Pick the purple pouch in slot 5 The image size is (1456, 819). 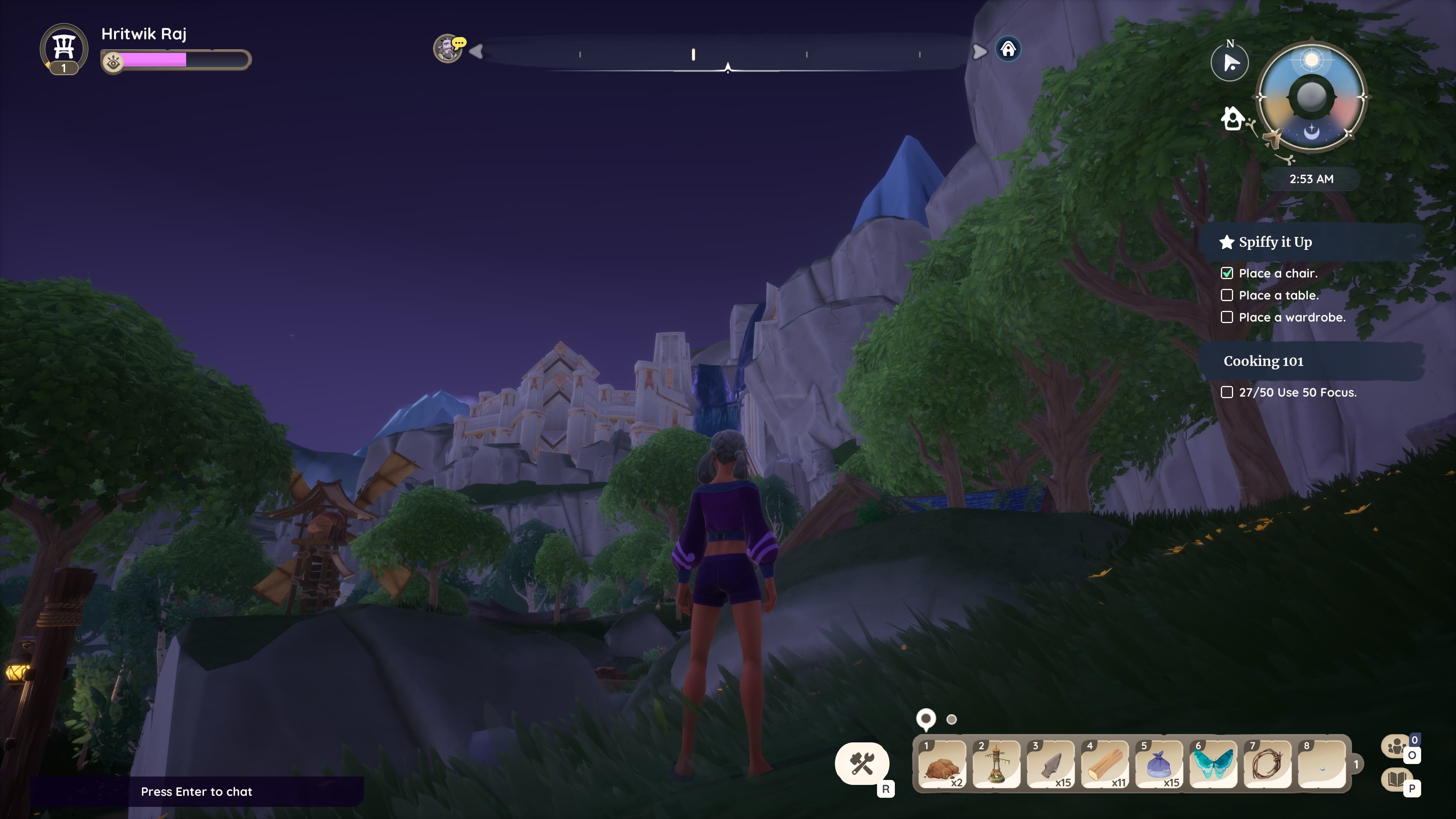point(1159,764)
